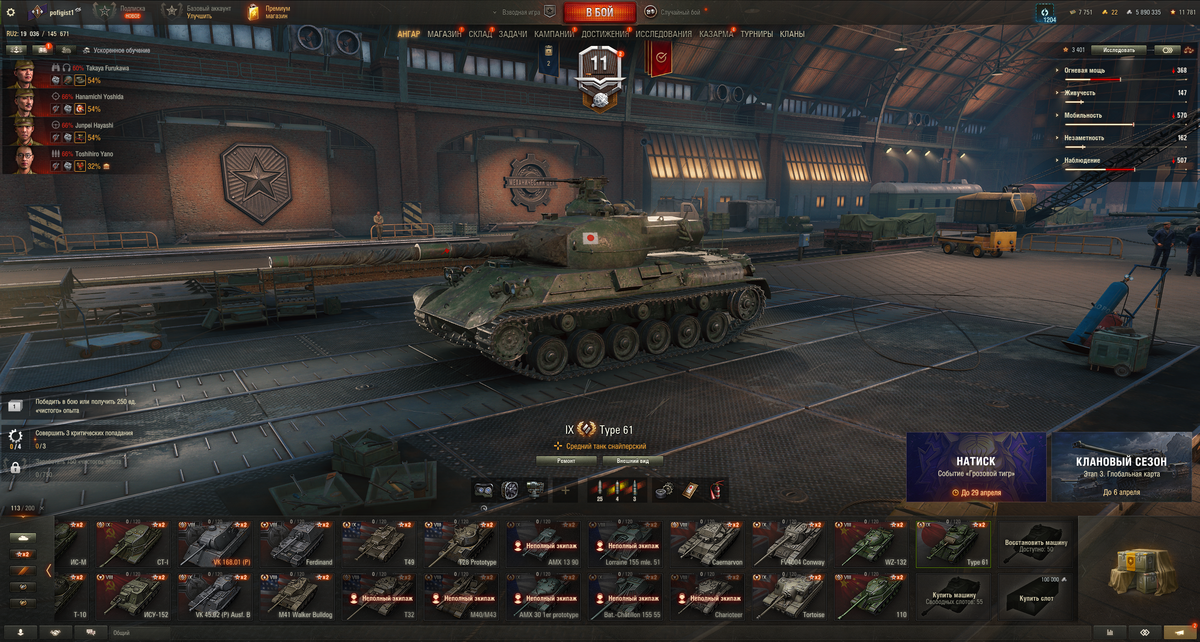
Task: Switch to the СКЛАД tab
Action: point(480,34)
